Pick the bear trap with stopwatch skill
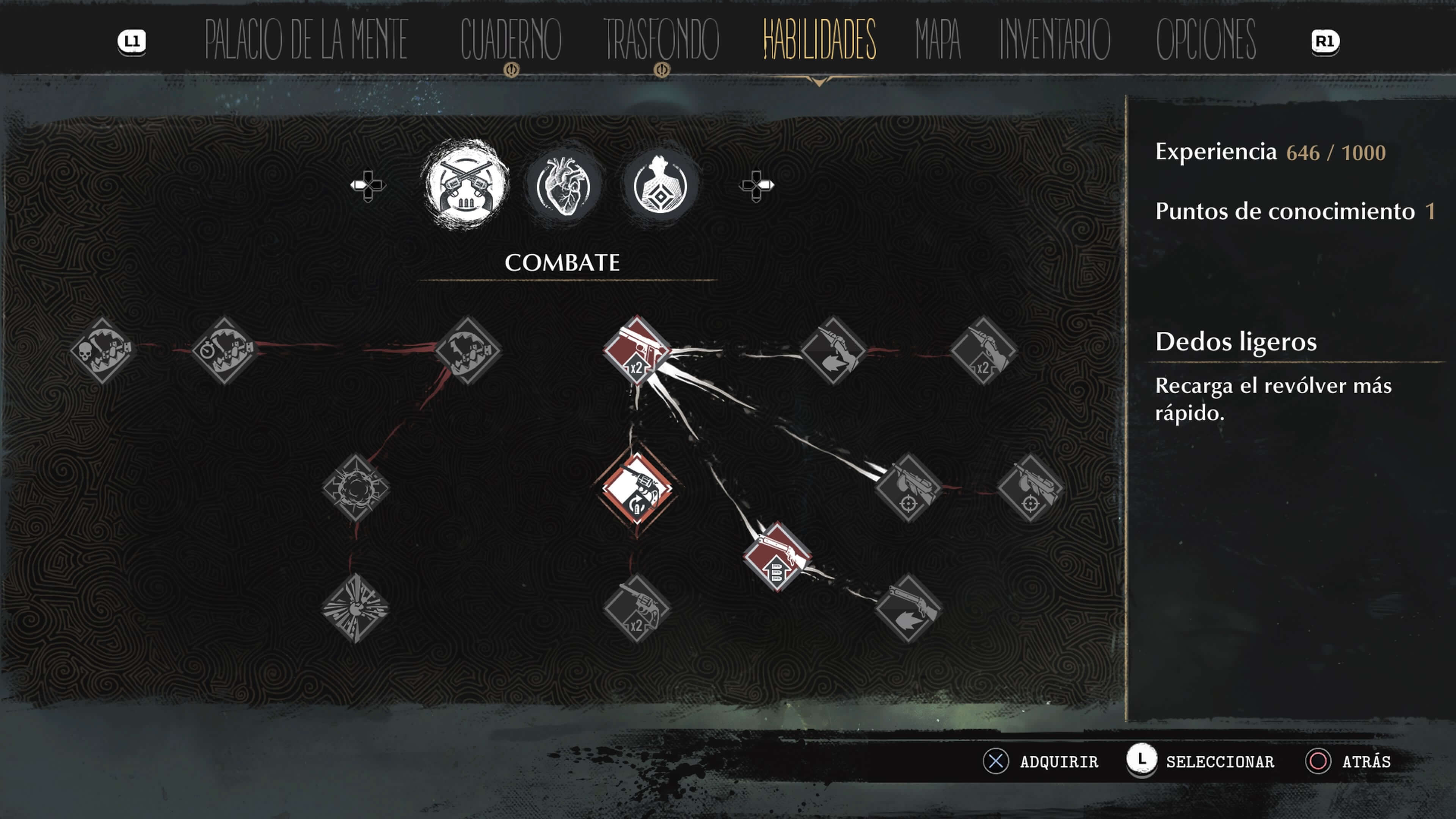The height and width of the screenshot is (819, 1456). click(225, 350)
